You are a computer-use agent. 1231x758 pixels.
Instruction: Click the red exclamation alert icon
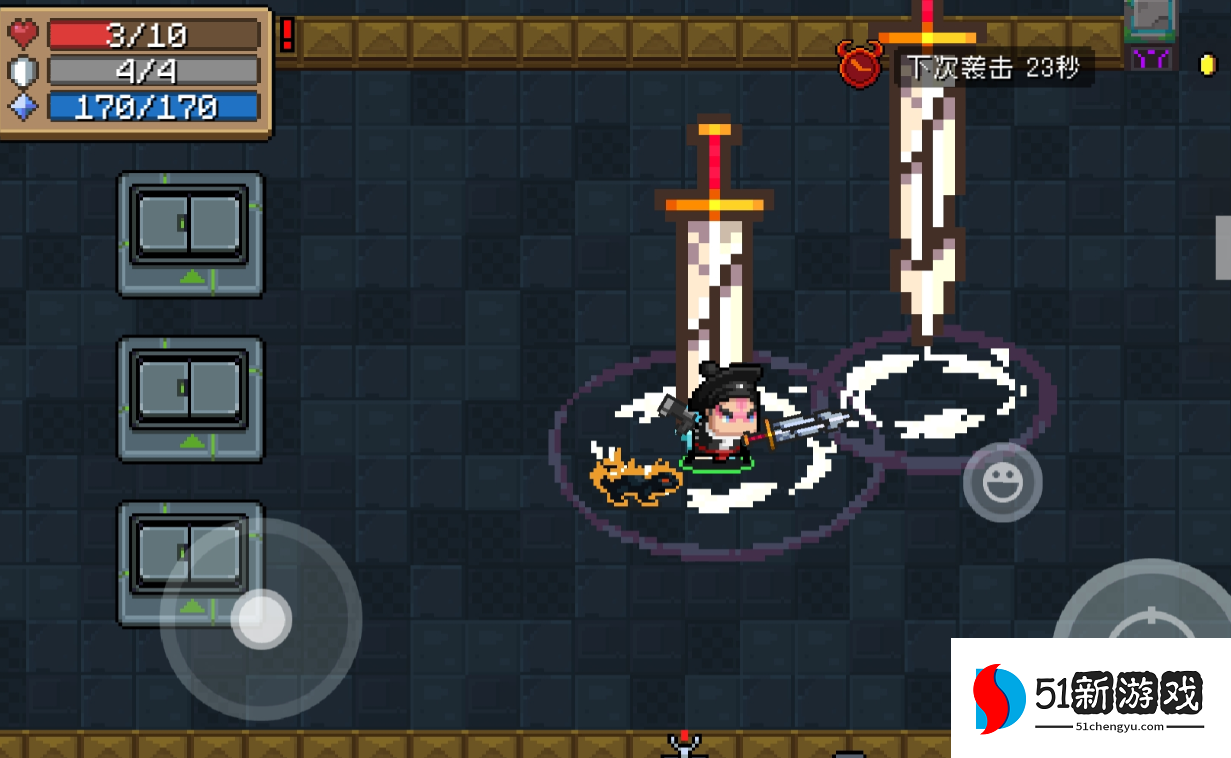pyautogui.click(x=287, y=35)
